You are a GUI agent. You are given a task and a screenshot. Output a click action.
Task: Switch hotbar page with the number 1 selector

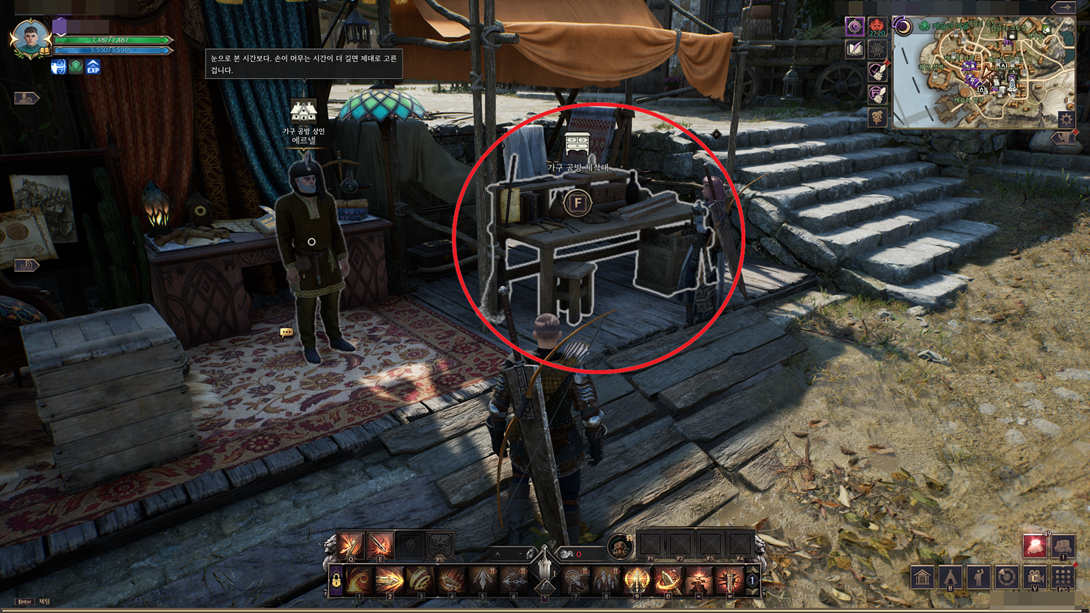coord(752,580)
